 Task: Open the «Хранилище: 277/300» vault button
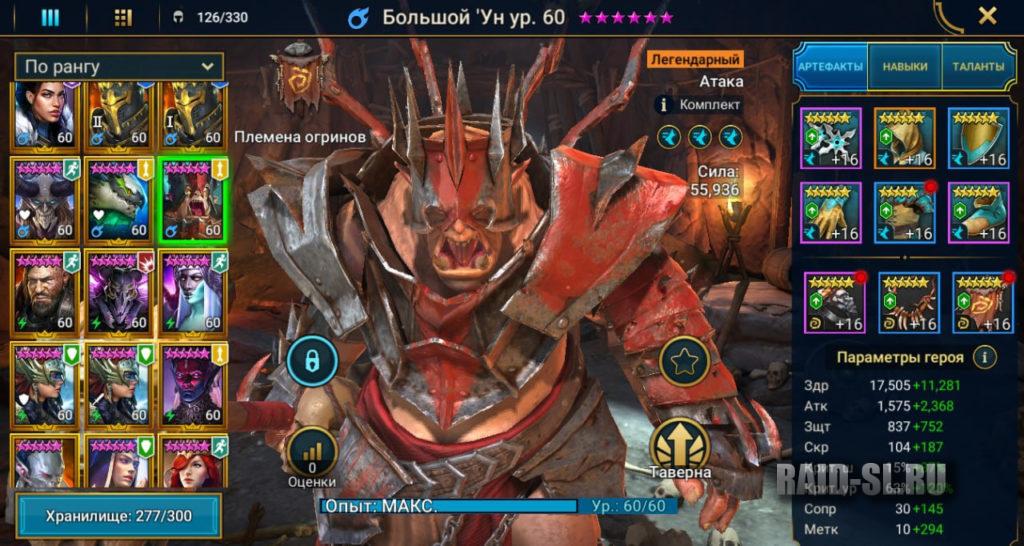point(118,516)
